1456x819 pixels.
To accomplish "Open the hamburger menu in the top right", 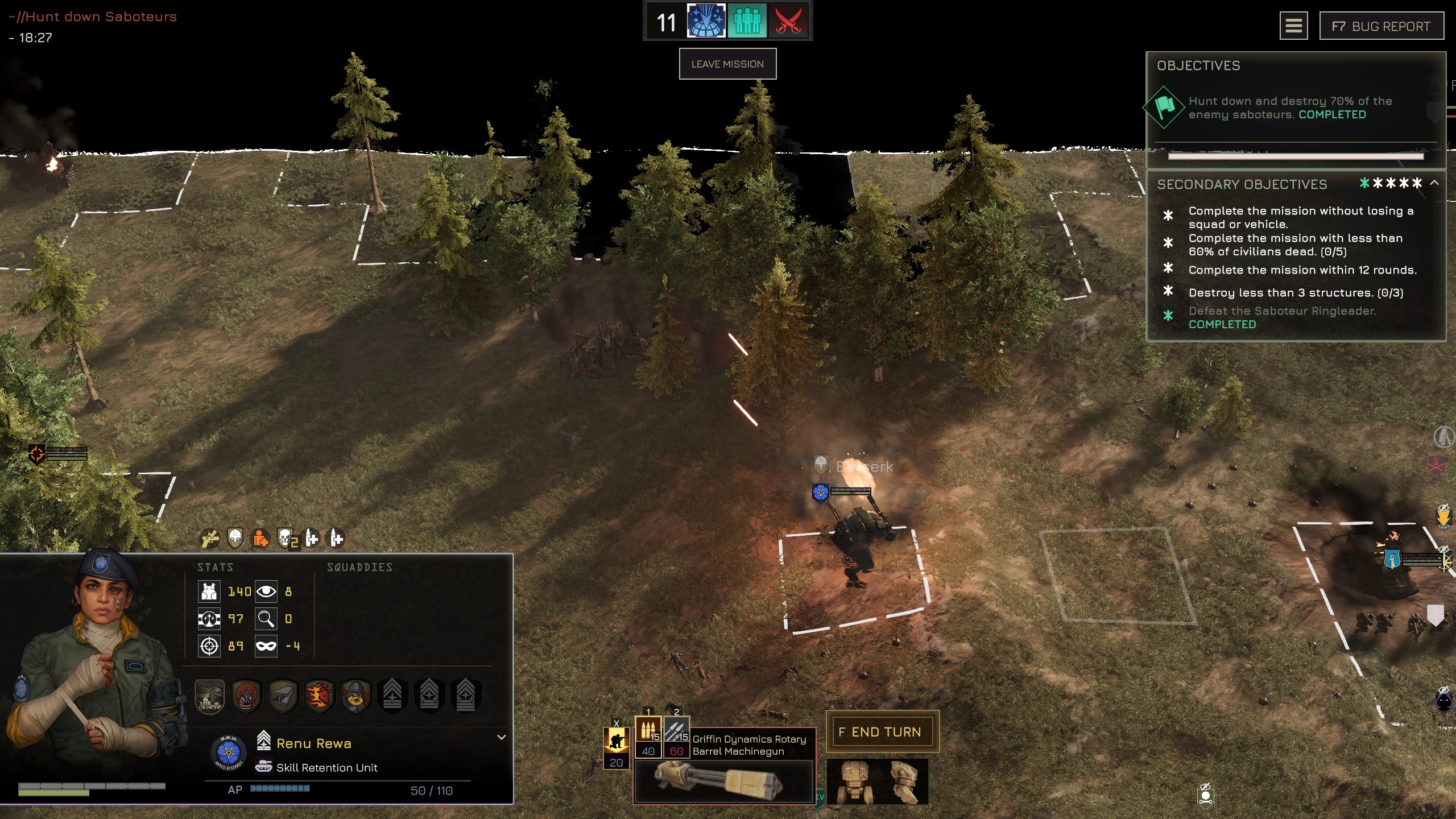I will (1294, 26).
